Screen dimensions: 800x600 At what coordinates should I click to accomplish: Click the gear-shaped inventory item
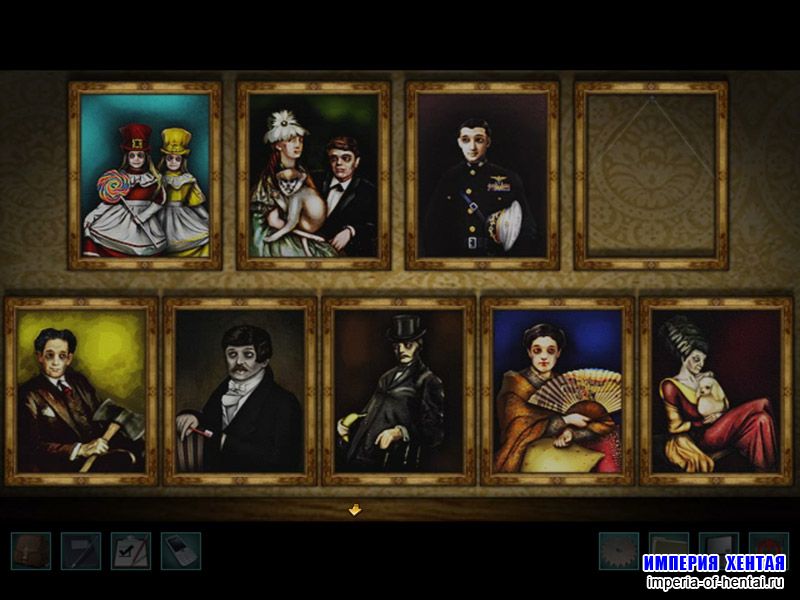[x=619, y=551]
